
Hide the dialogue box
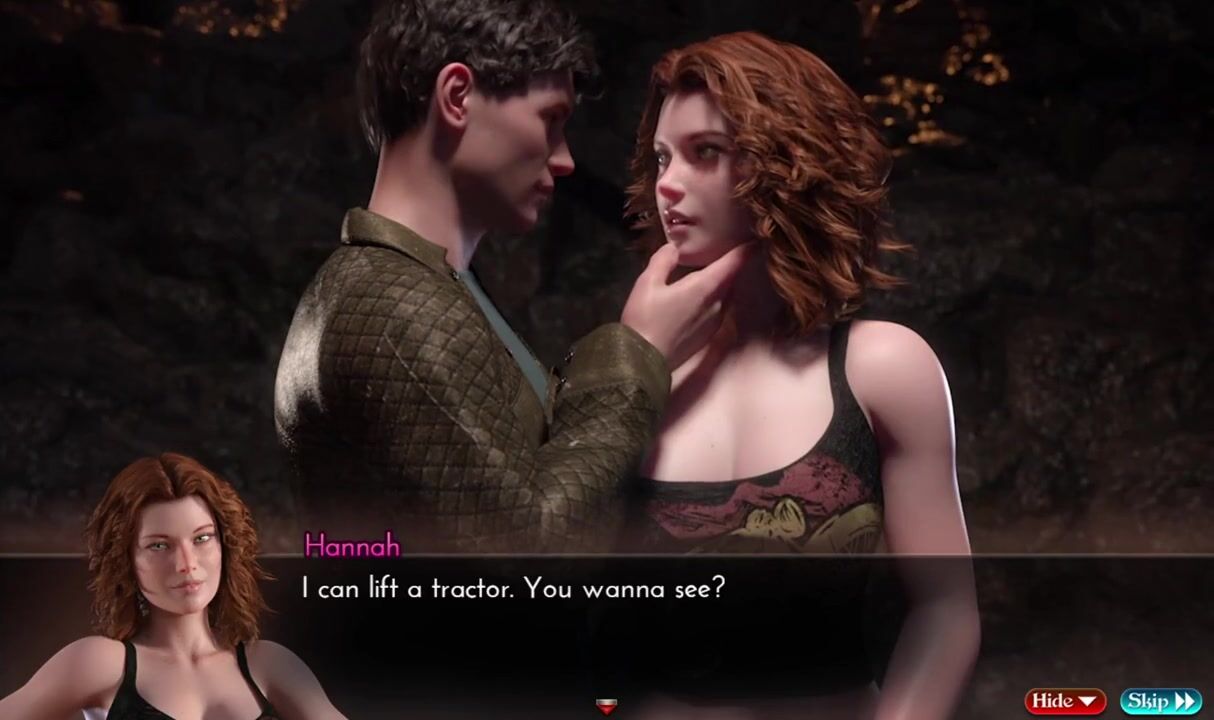(1064, 701)
